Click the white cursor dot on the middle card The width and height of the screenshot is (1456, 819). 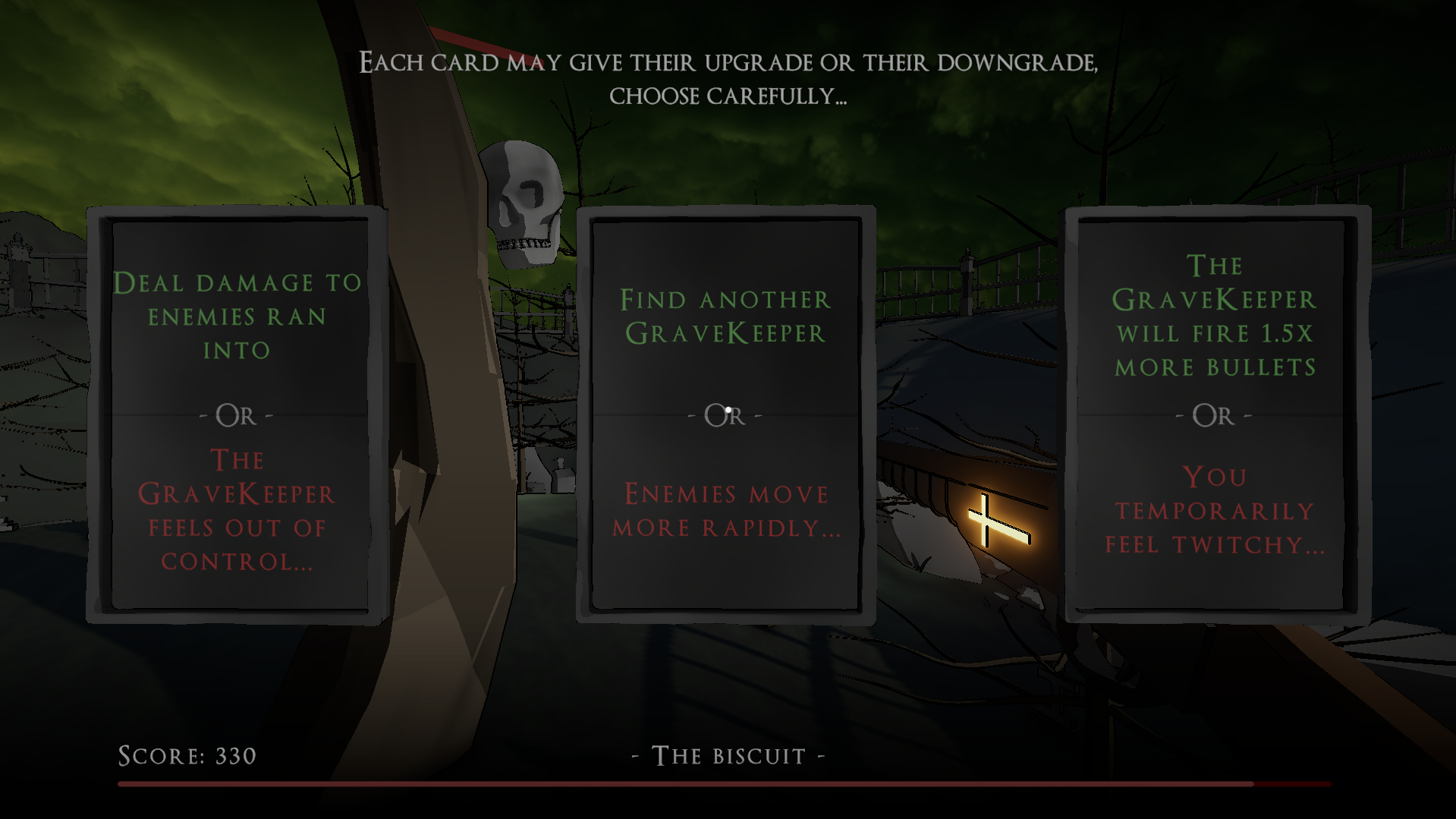click(730, 408)
